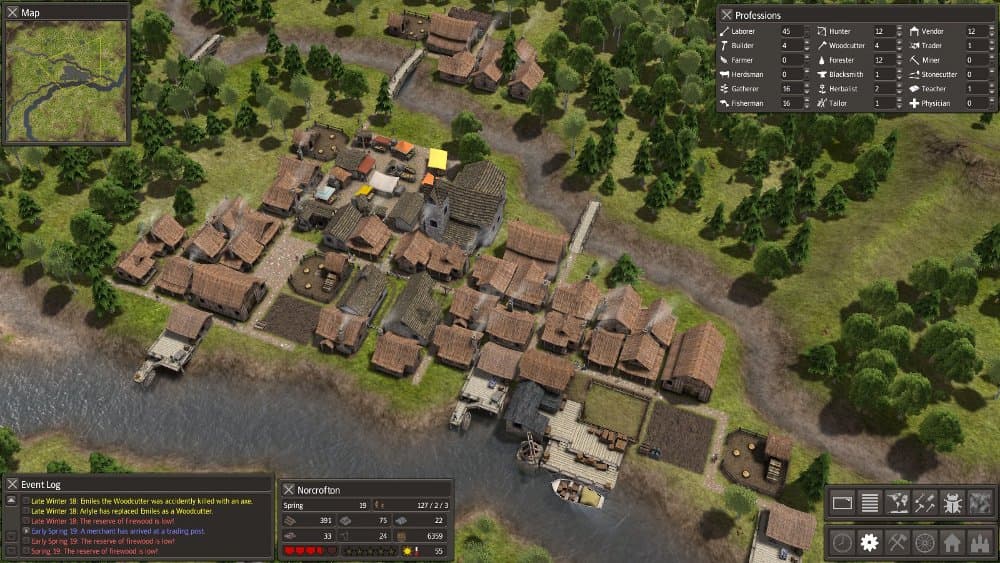Toggle the woodcutter killed event checkbox
Viewport: 1000px width, 563px height.
point(26,500)
